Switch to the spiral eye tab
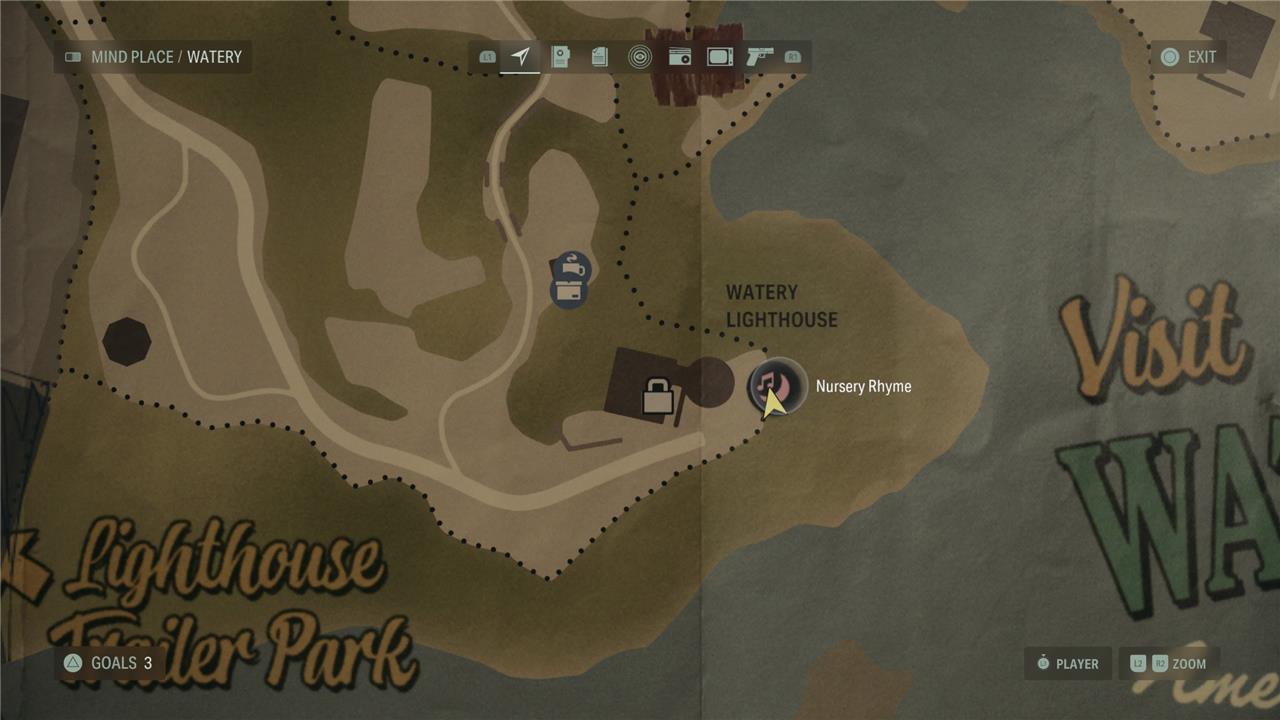Viewport: 1280px width, 720px height. click(640, 57)
